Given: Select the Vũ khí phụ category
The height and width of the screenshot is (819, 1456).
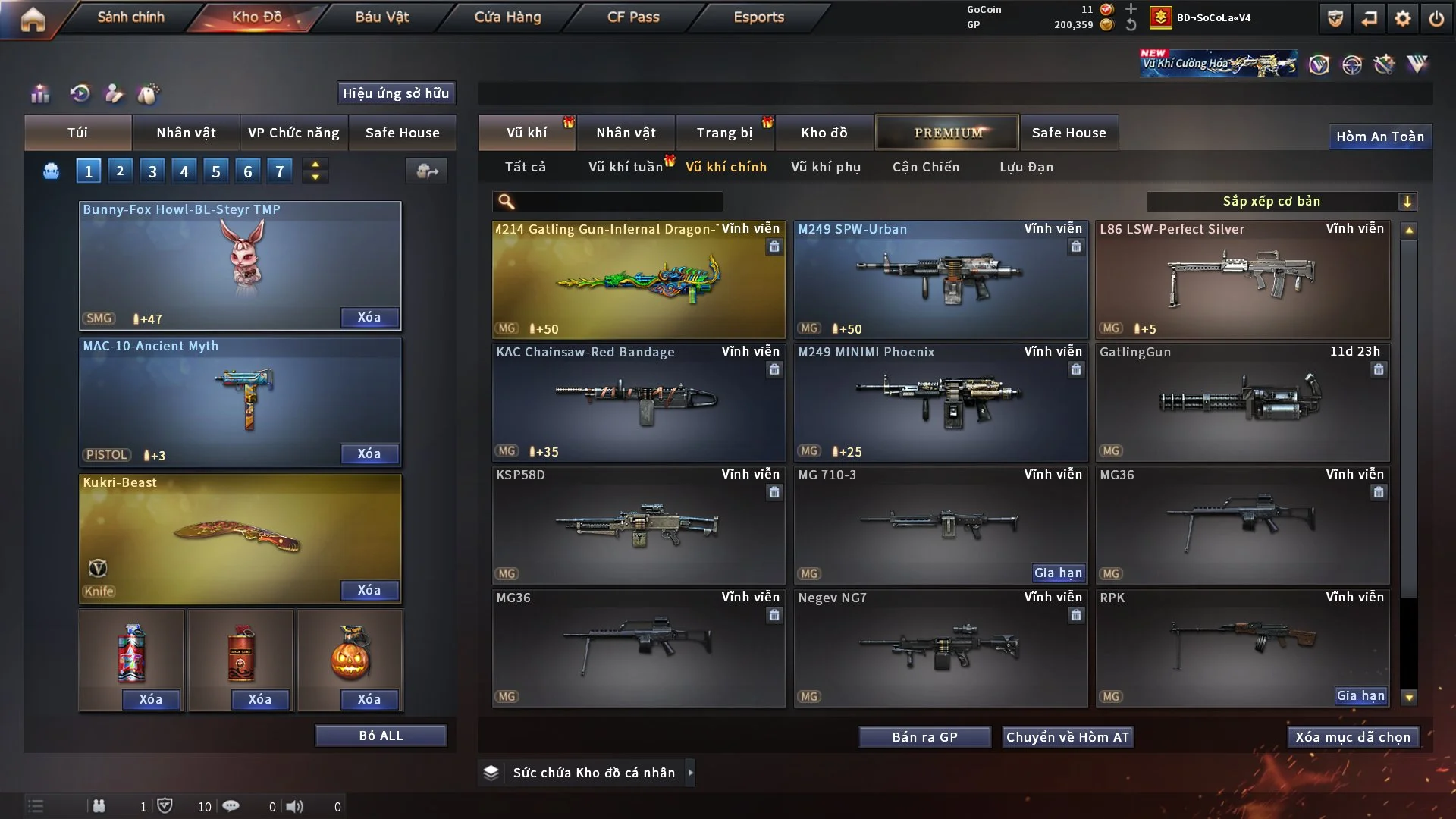Looking at the screenshot, I should 826,167.
